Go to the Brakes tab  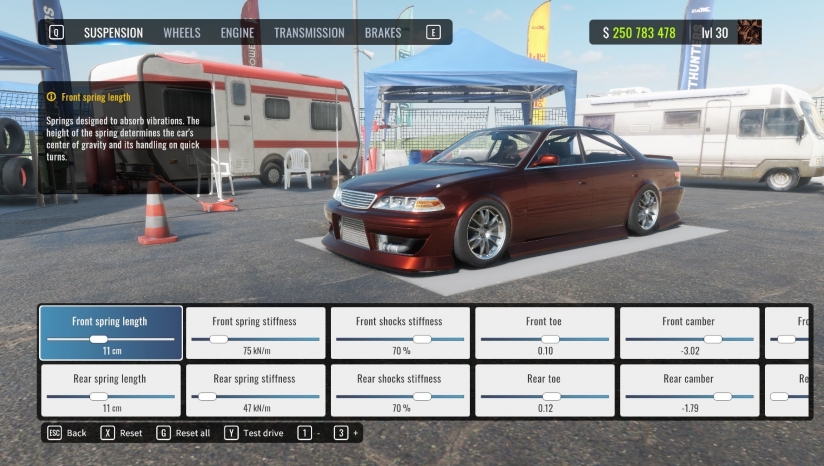(x=383, y=33)
